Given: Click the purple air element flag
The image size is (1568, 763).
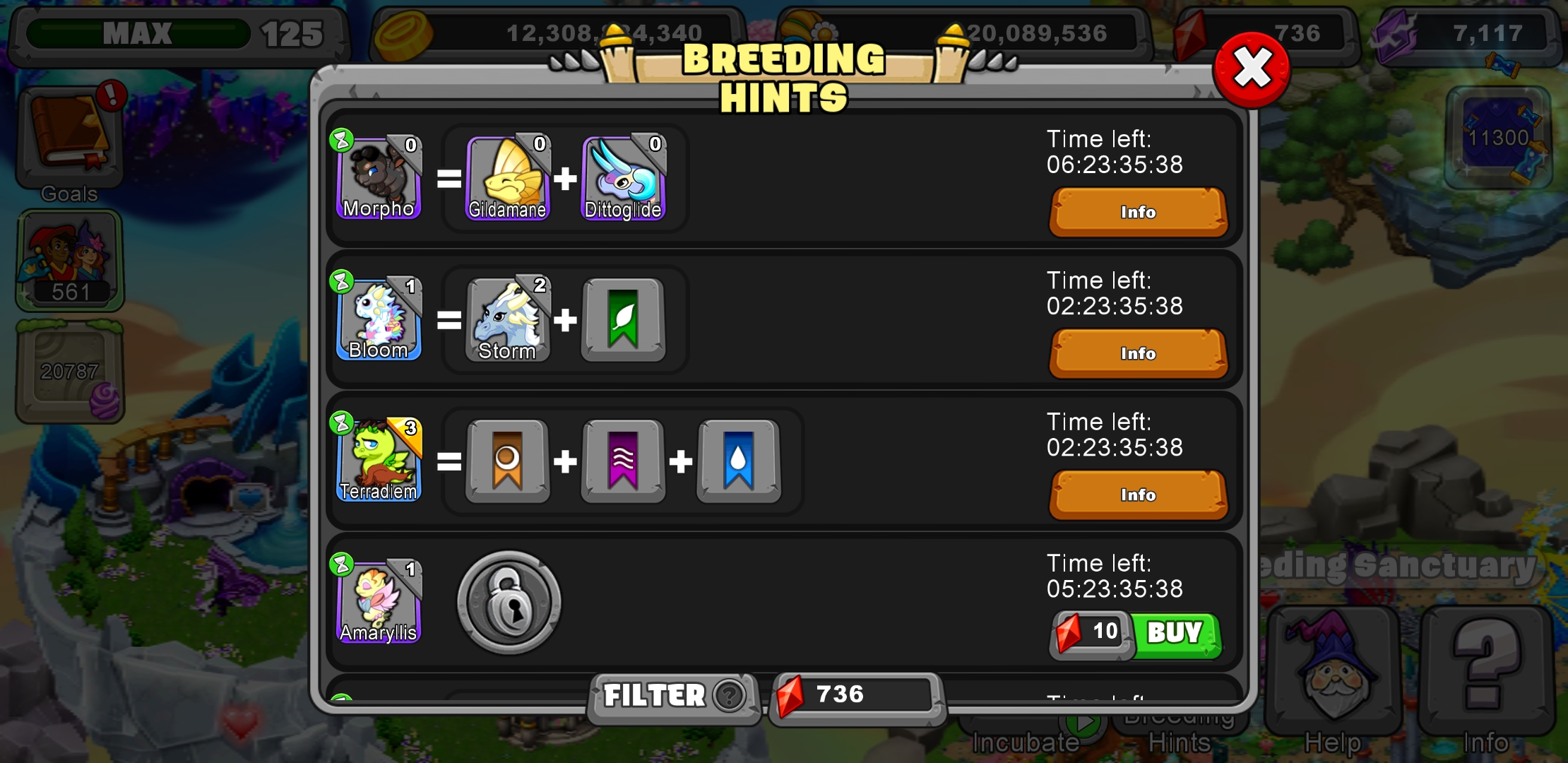Looking at the screenshot, I should click(623, 461).
